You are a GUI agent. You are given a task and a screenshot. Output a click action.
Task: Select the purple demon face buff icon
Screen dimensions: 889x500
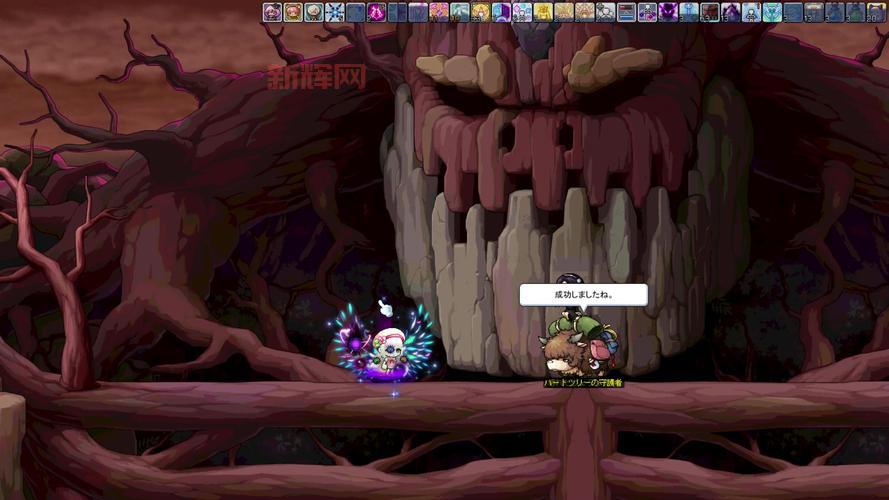[x=668, y=12]
